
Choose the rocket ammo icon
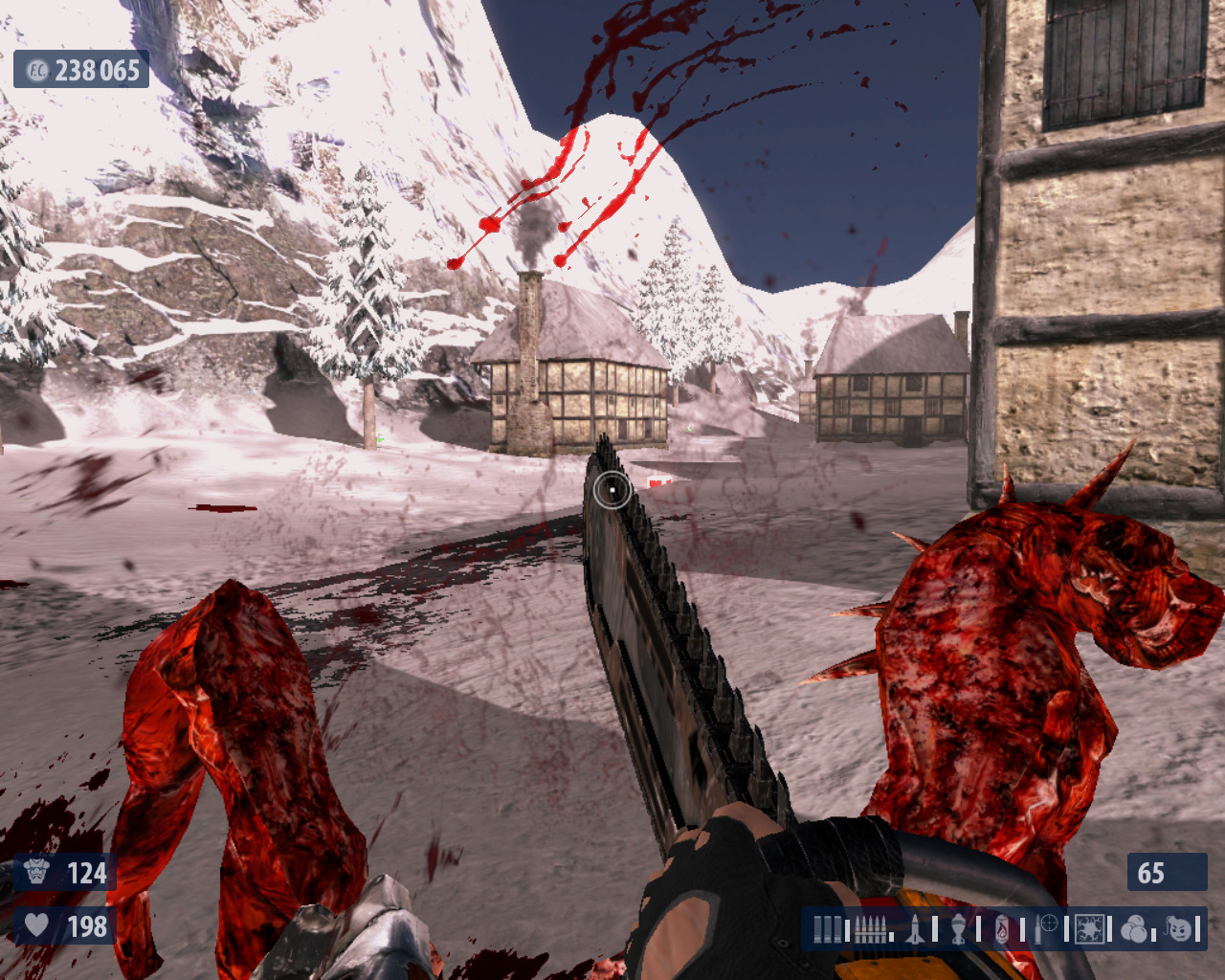point(915,928)
